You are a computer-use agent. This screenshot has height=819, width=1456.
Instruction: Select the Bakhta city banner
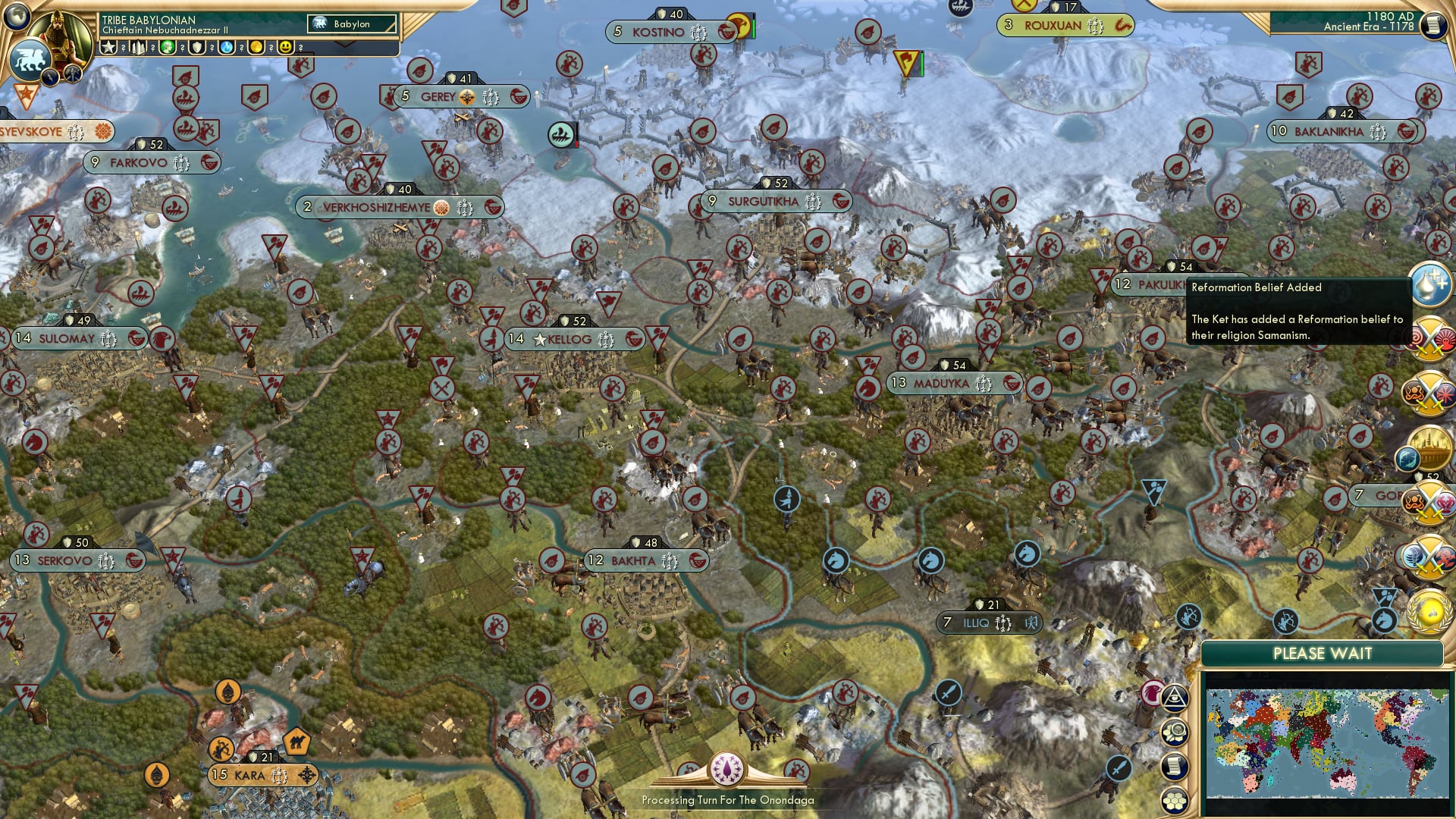[x=641, y=562]
